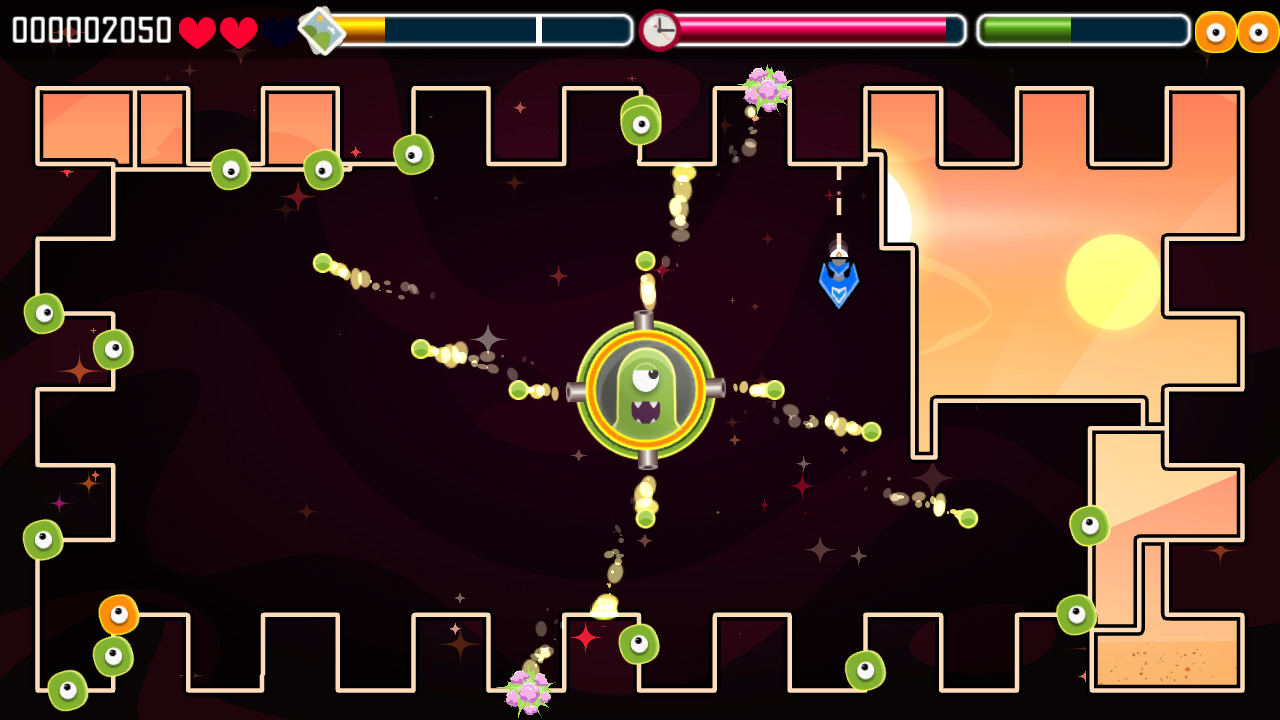
Task: Click the white marker on the gold progress bar
Action: click(x=541, y=30)
